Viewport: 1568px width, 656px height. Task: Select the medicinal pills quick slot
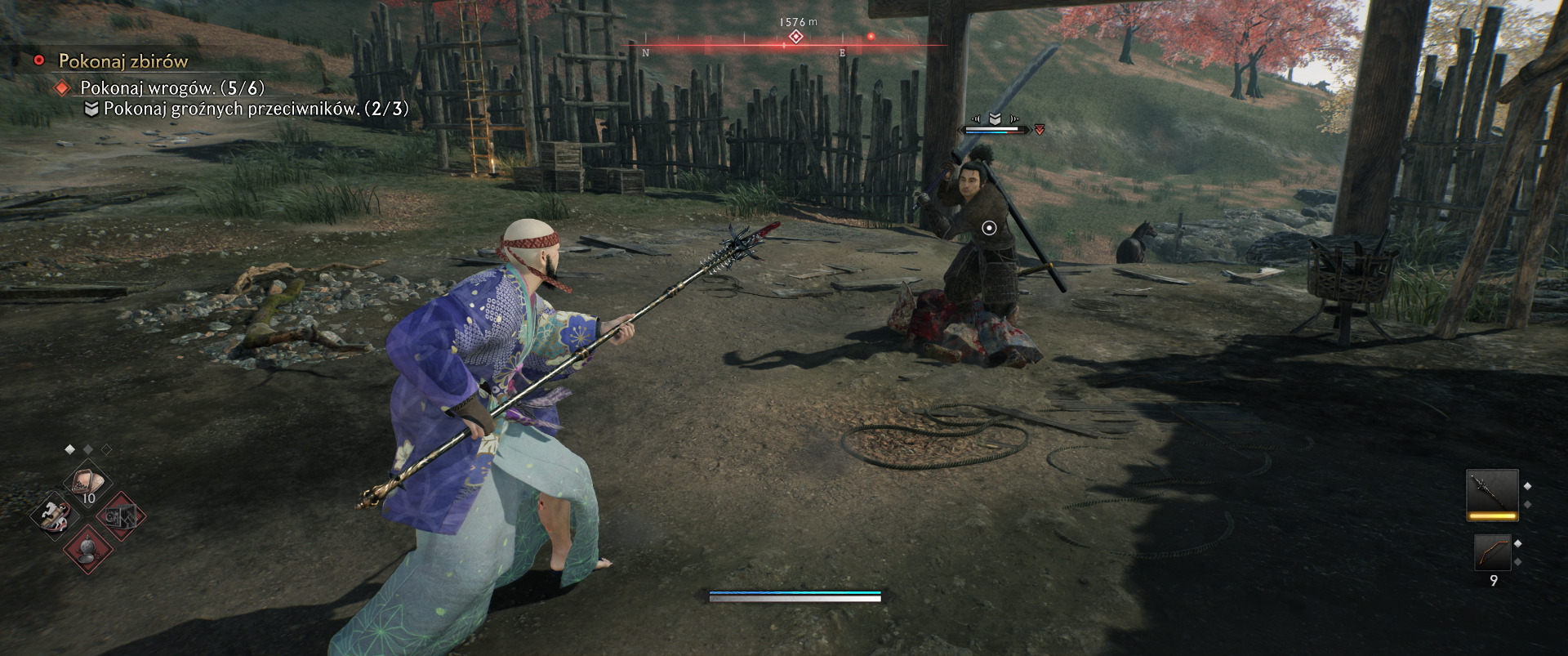pyautogui.click(x=88, y=484)
